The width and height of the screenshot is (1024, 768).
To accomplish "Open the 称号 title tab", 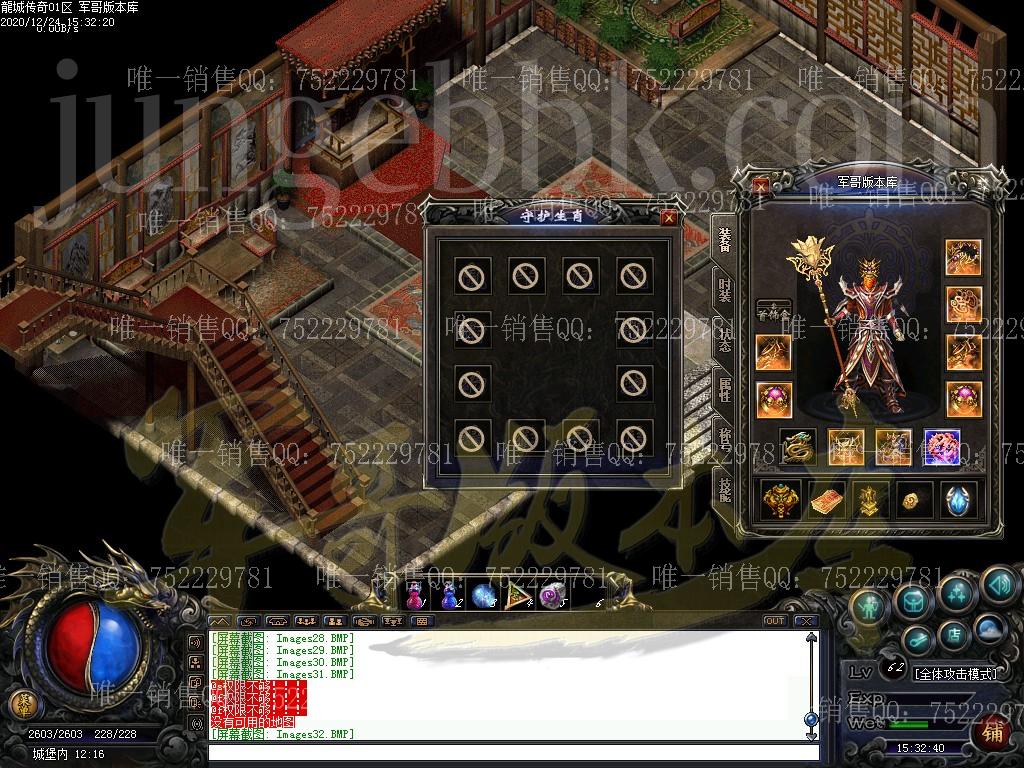I will coord(724,438).
